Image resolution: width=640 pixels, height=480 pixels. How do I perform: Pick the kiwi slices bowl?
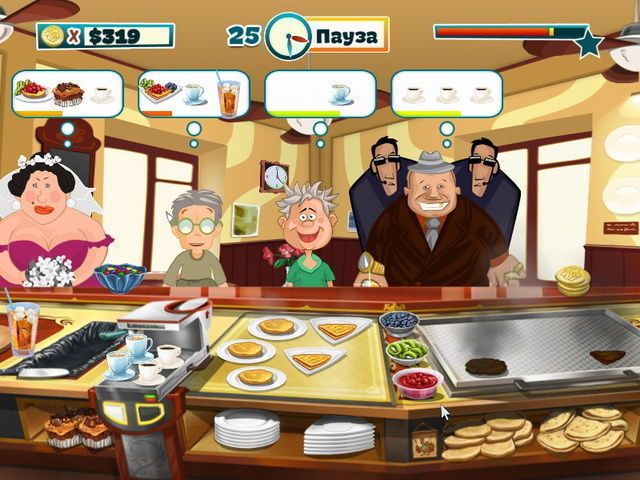click(407, 351)
